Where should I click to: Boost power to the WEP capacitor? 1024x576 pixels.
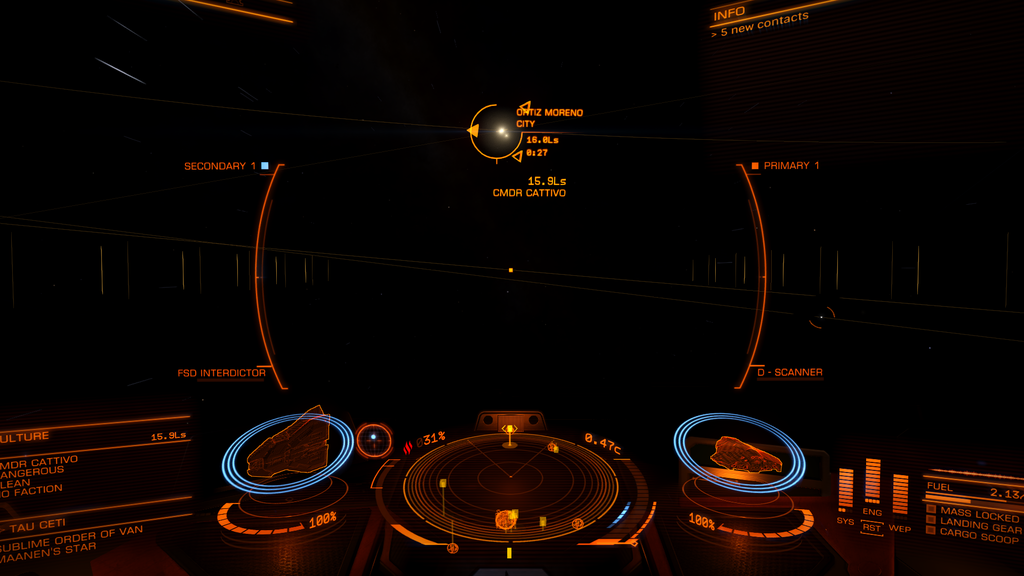(x=900, y=493)
